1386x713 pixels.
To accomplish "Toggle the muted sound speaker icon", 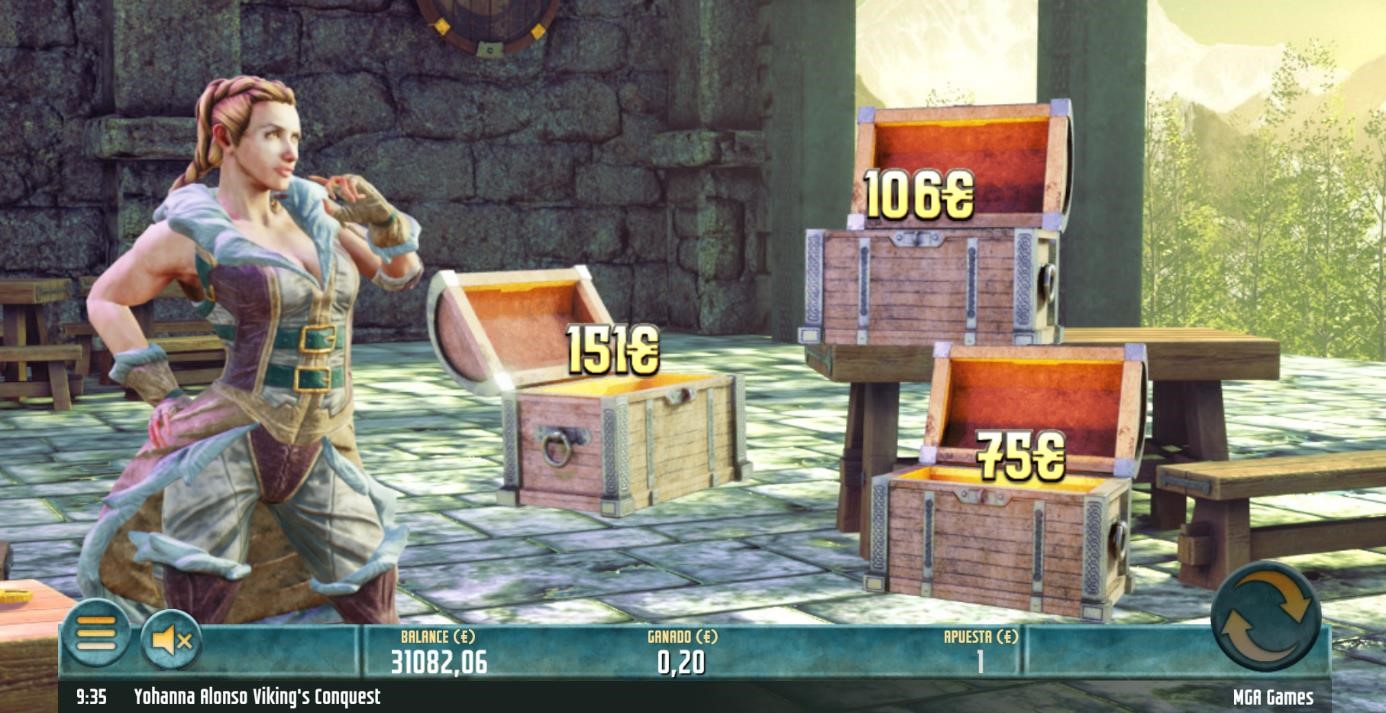I will (171, 638).
